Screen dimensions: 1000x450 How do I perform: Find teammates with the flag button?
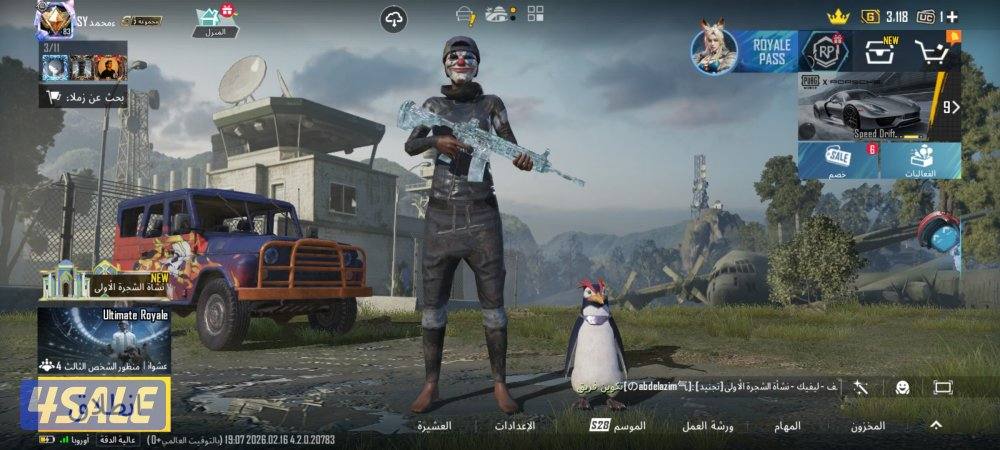(x=84, y=98)
